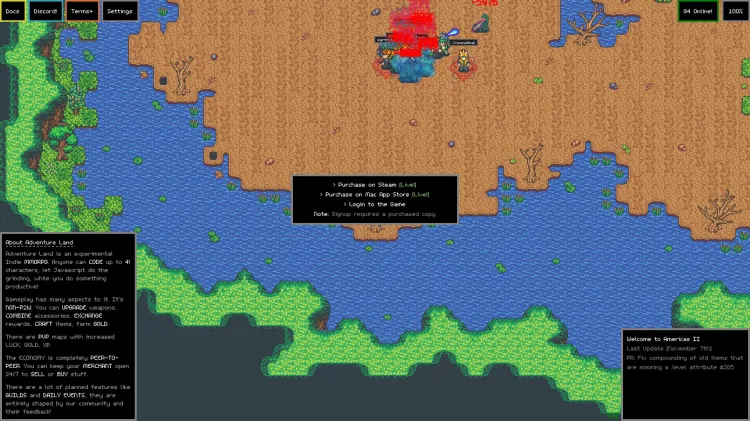The height and width of the screenshot is (421, 750).
Task: Open the Docs page
Action: point(13,11)
